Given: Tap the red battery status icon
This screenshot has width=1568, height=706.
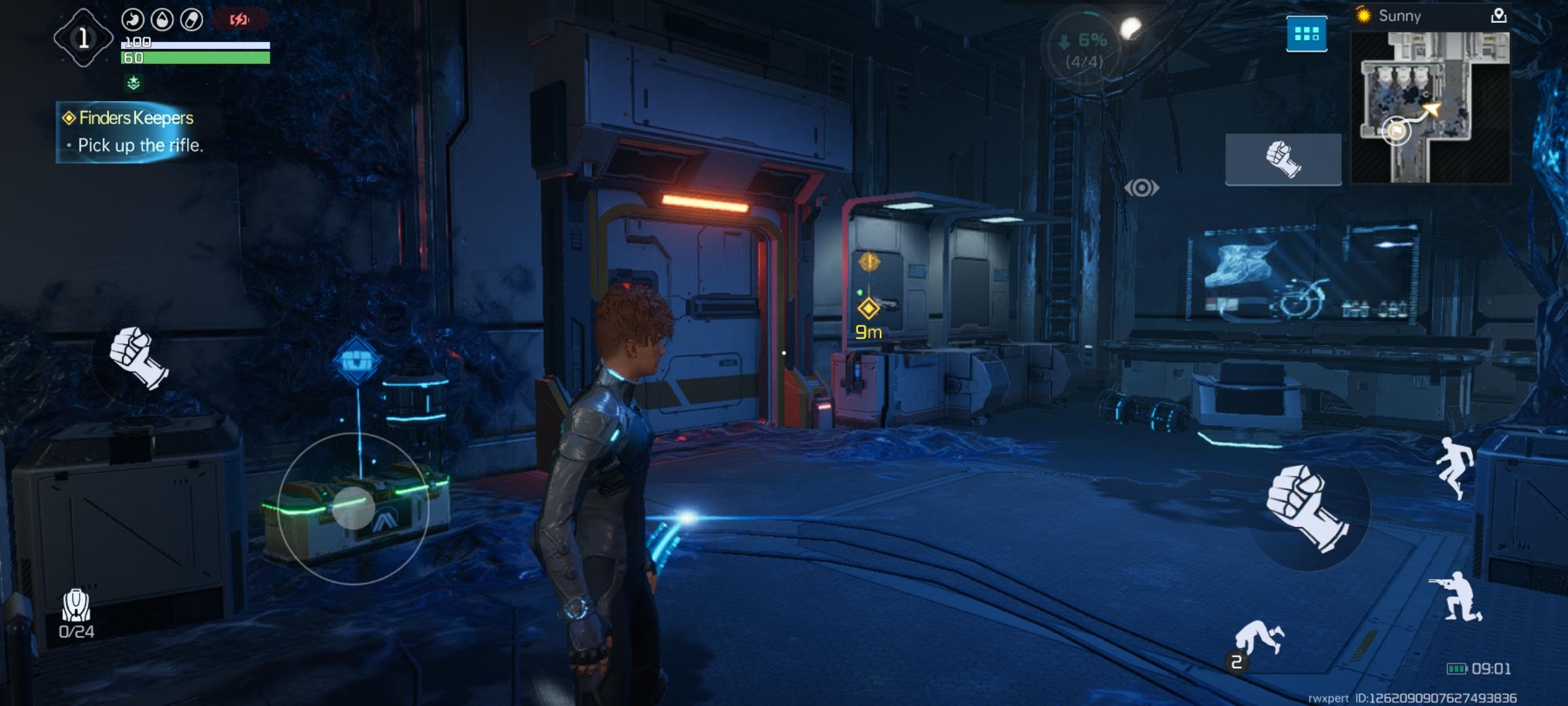Looking at the screenshot, I should [239, 20].
